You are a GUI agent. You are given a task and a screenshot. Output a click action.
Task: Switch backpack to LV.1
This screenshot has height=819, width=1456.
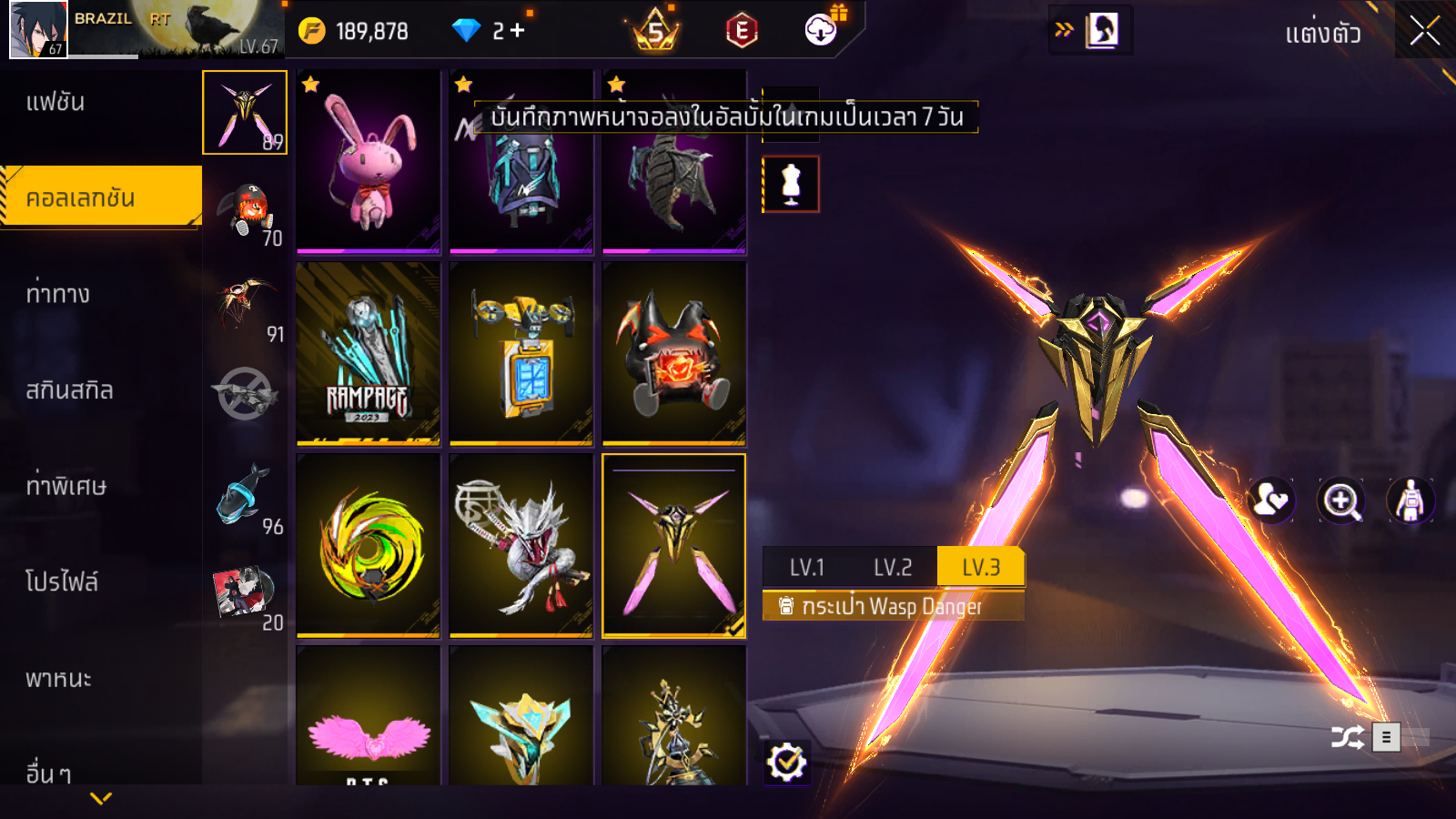[806, 568]
